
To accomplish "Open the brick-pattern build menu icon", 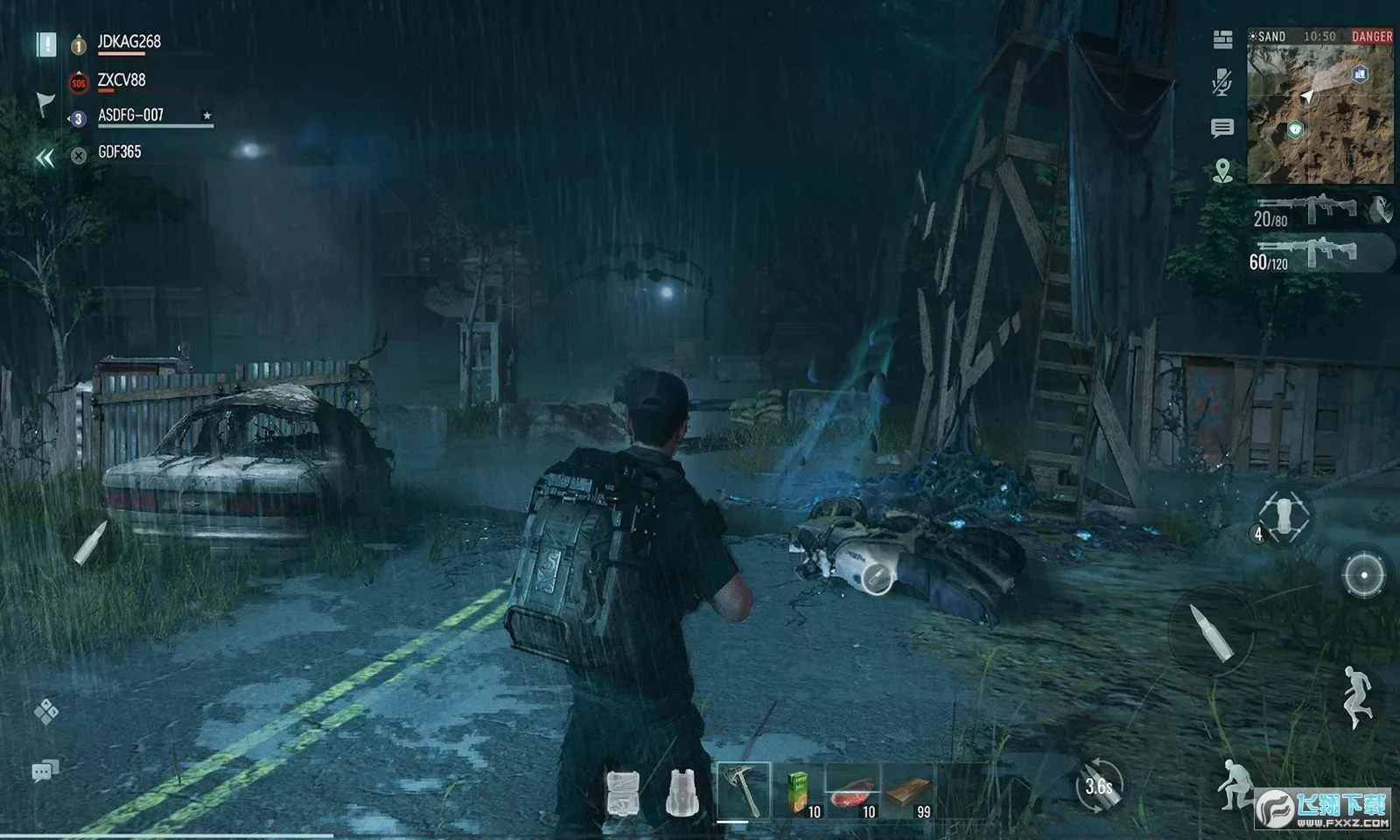I will point(1222,38).
